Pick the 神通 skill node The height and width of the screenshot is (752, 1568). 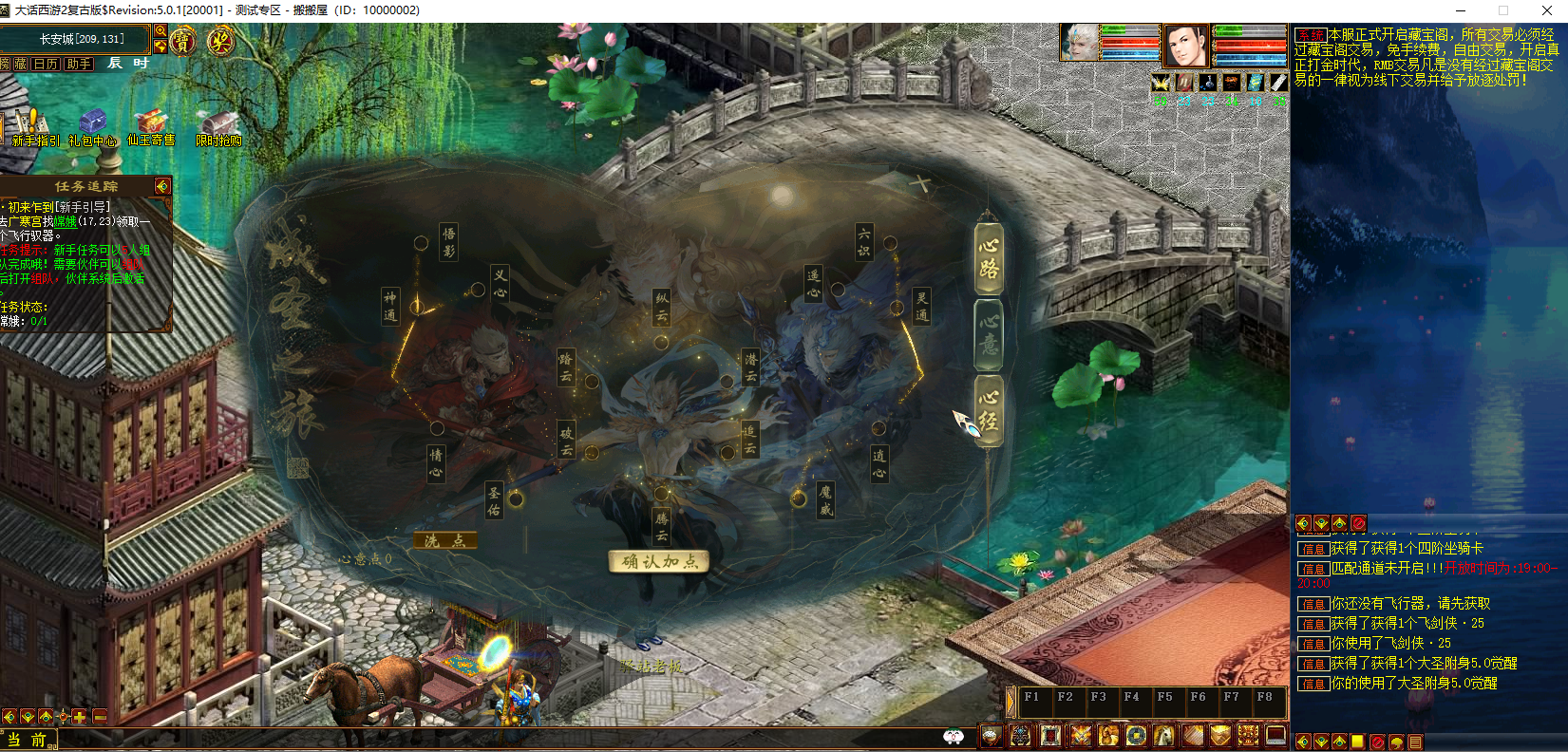click(390, 306)
